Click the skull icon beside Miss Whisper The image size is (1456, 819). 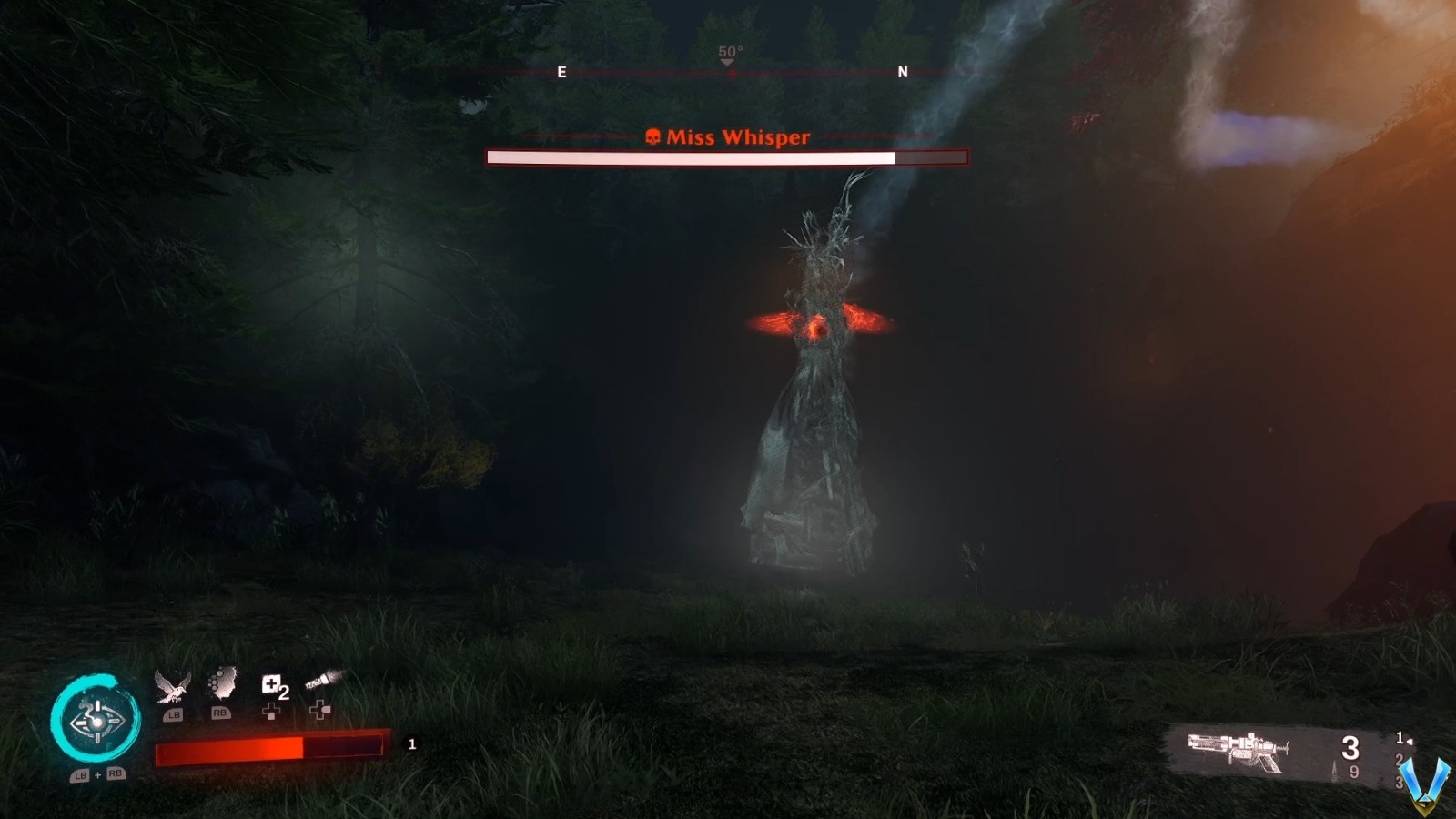[652, 136]
